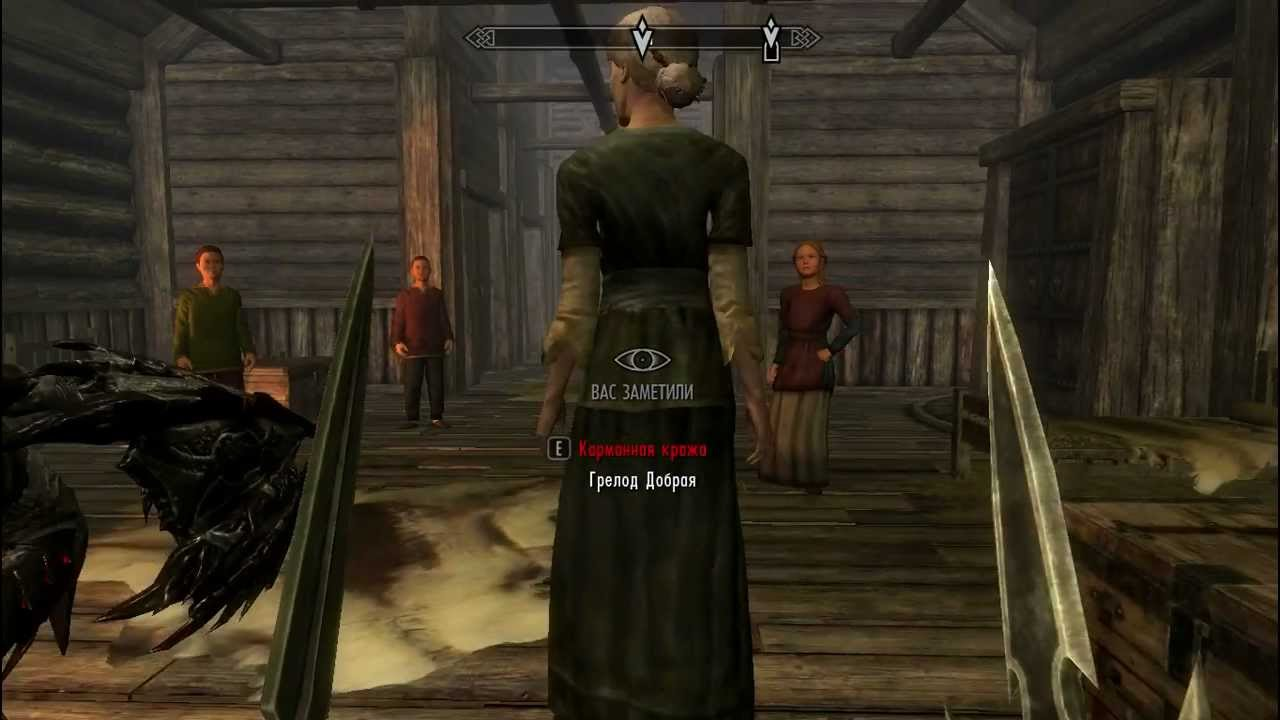
Task: Select the 'Грелод Добрая' name label
Action: (x=641, y=480)
